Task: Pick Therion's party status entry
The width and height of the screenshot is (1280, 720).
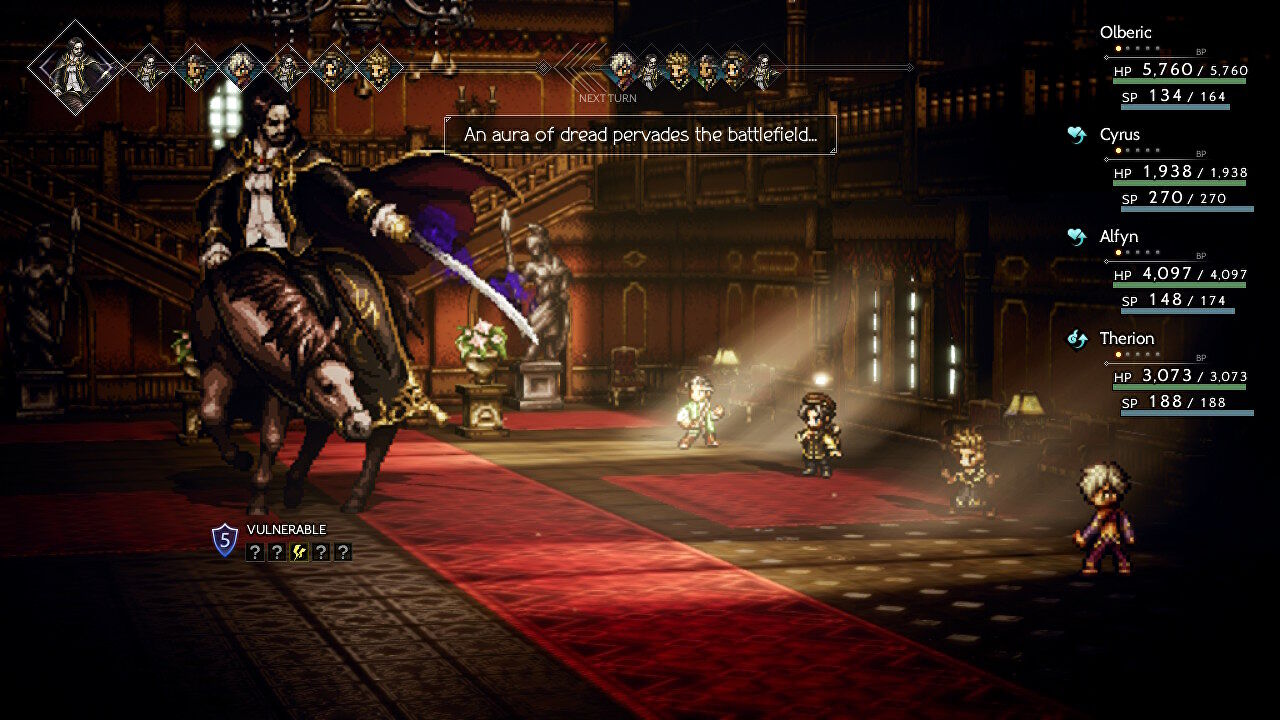Action: (x=1175, y=372)
